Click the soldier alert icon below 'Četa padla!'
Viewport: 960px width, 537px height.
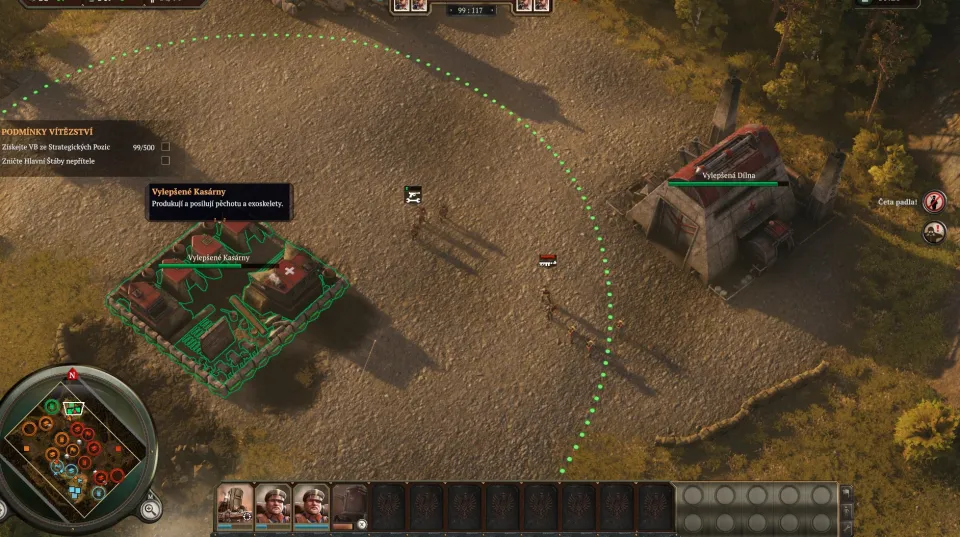click(935, 233)
